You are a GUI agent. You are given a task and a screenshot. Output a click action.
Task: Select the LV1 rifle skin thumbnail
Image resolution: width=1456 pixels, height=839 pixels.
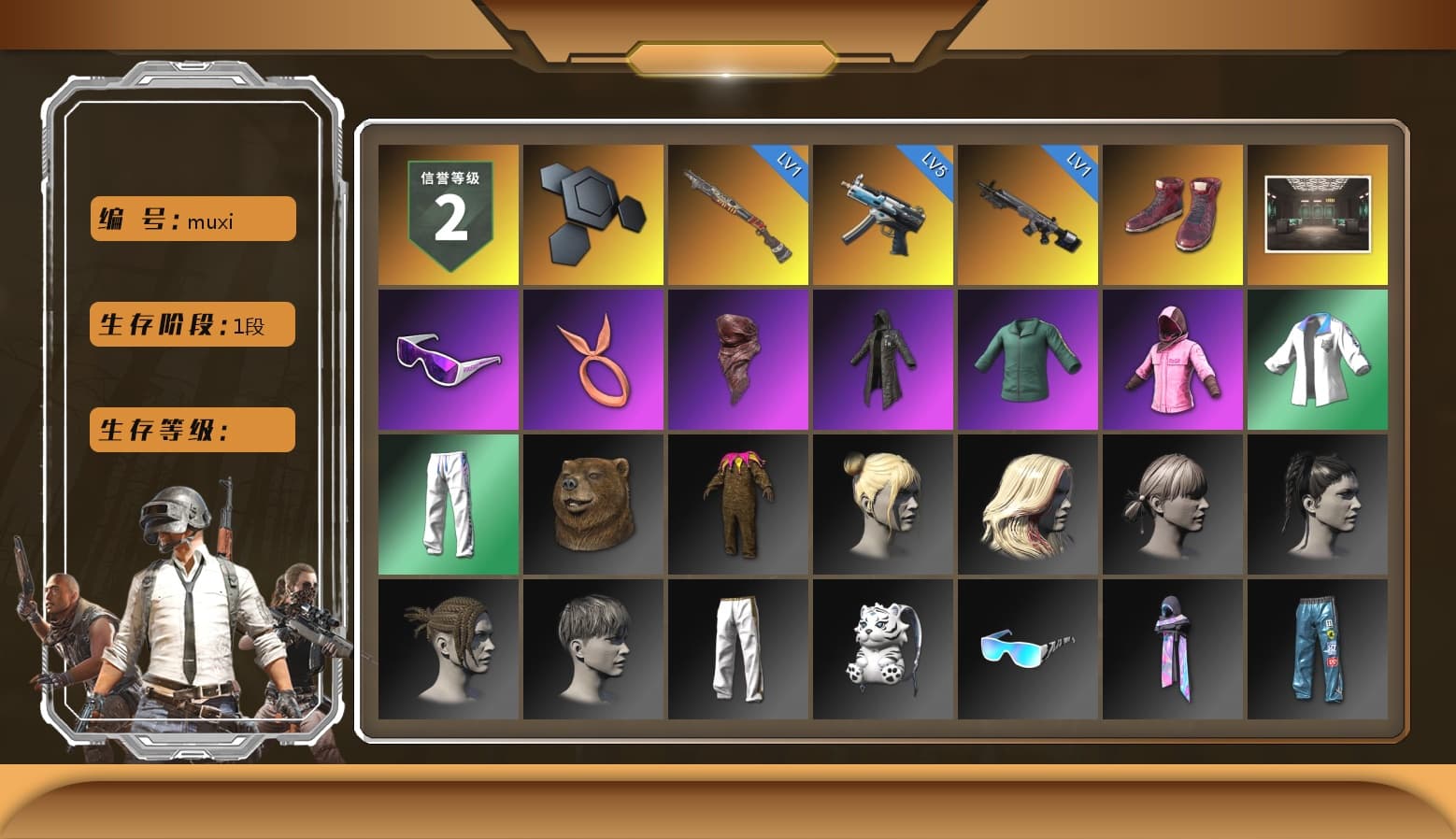738,213
